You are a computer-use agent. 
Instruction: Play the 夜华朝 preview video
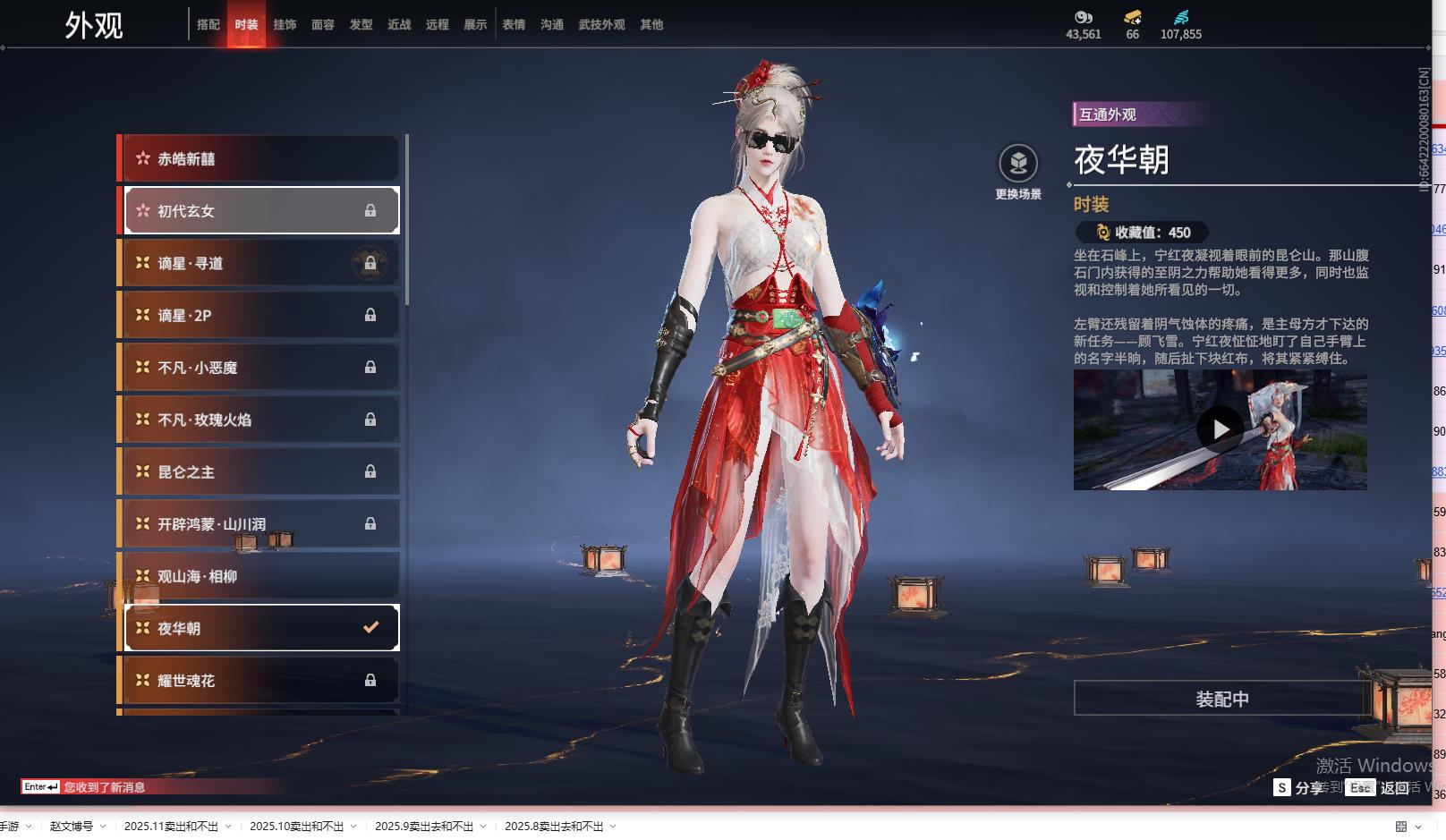1221,430
